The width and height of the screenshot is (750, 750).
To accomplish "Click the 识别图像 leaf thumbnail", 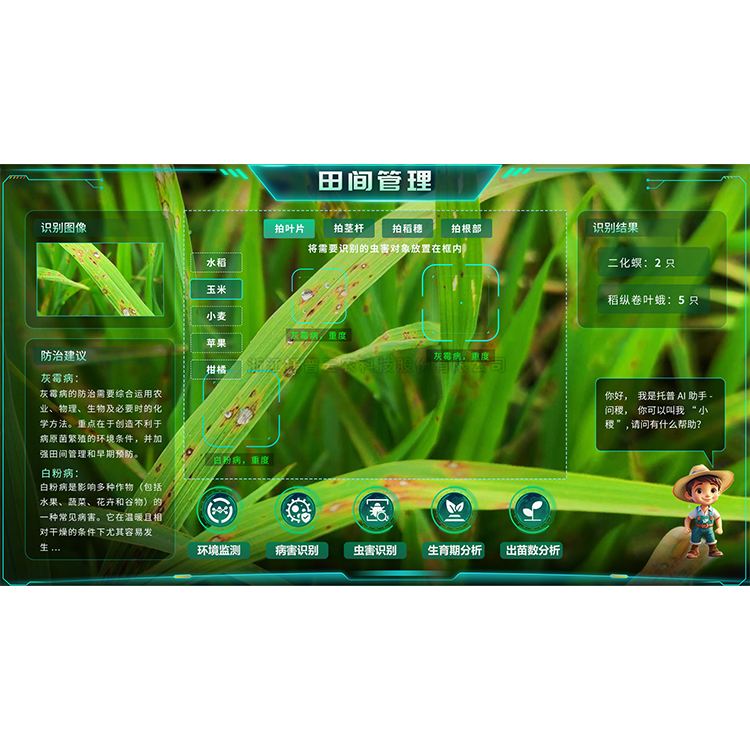I will point(100,278).
